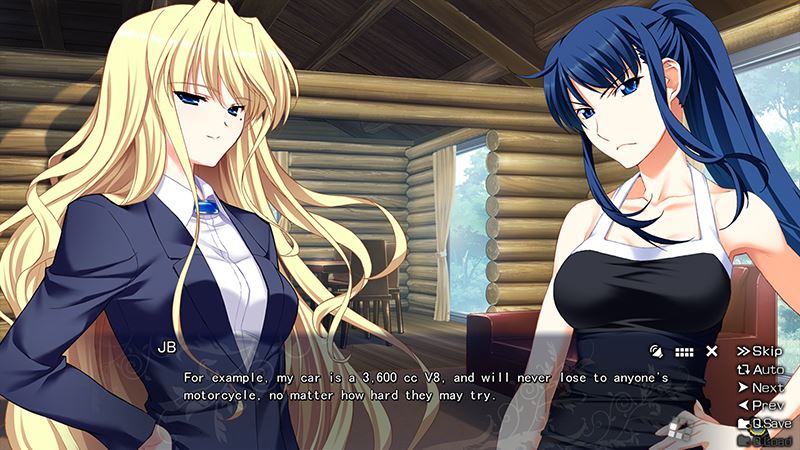Replay voice with the speaker icon
Image resolution: width=800 pixels, height=450 pixels.
(x=656, y=351)
